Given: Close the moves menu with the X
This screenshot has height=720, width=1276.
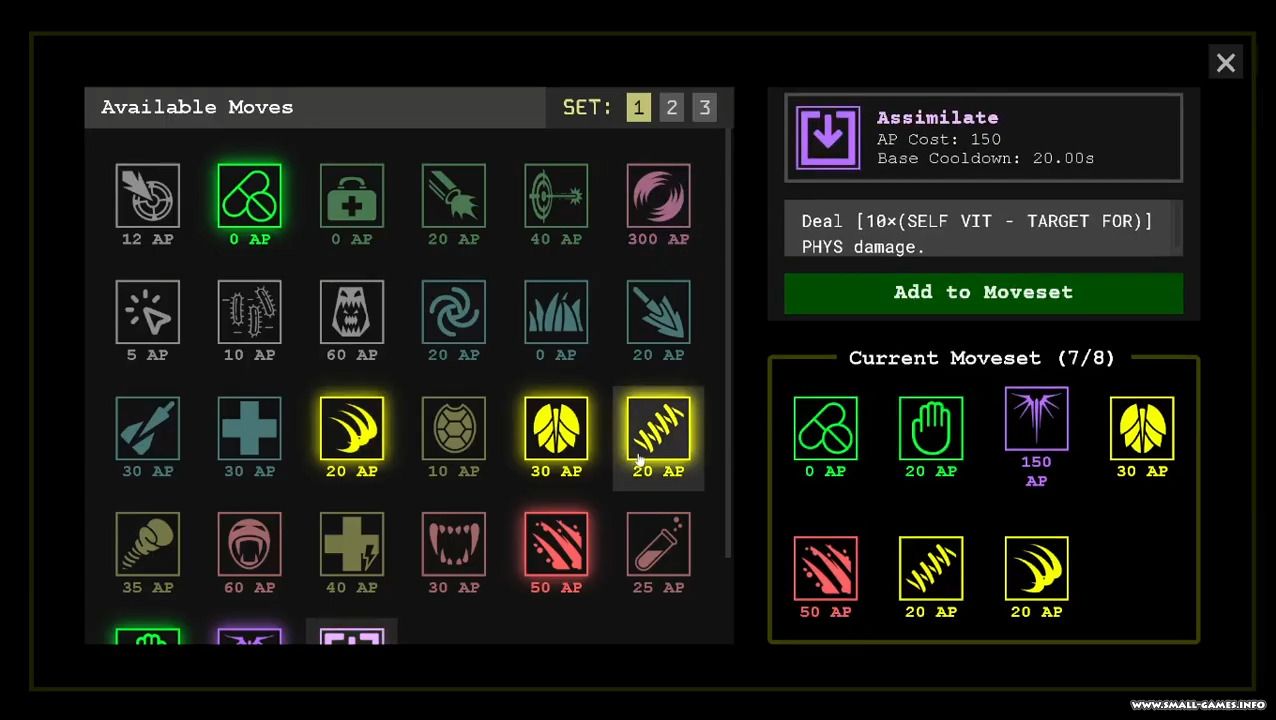Looking at the screenshot, I should coord(1225,63).
